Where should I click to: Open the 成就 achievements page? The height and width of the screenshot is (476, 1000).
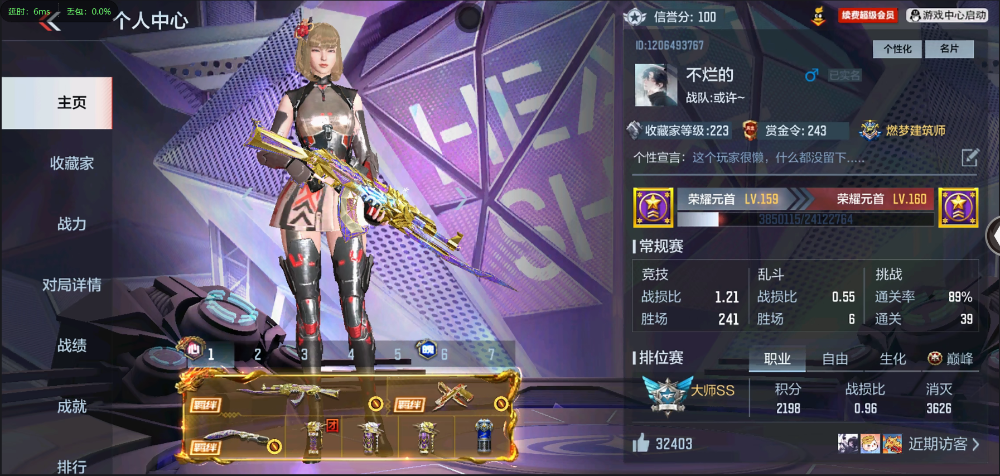coord(72,406)
